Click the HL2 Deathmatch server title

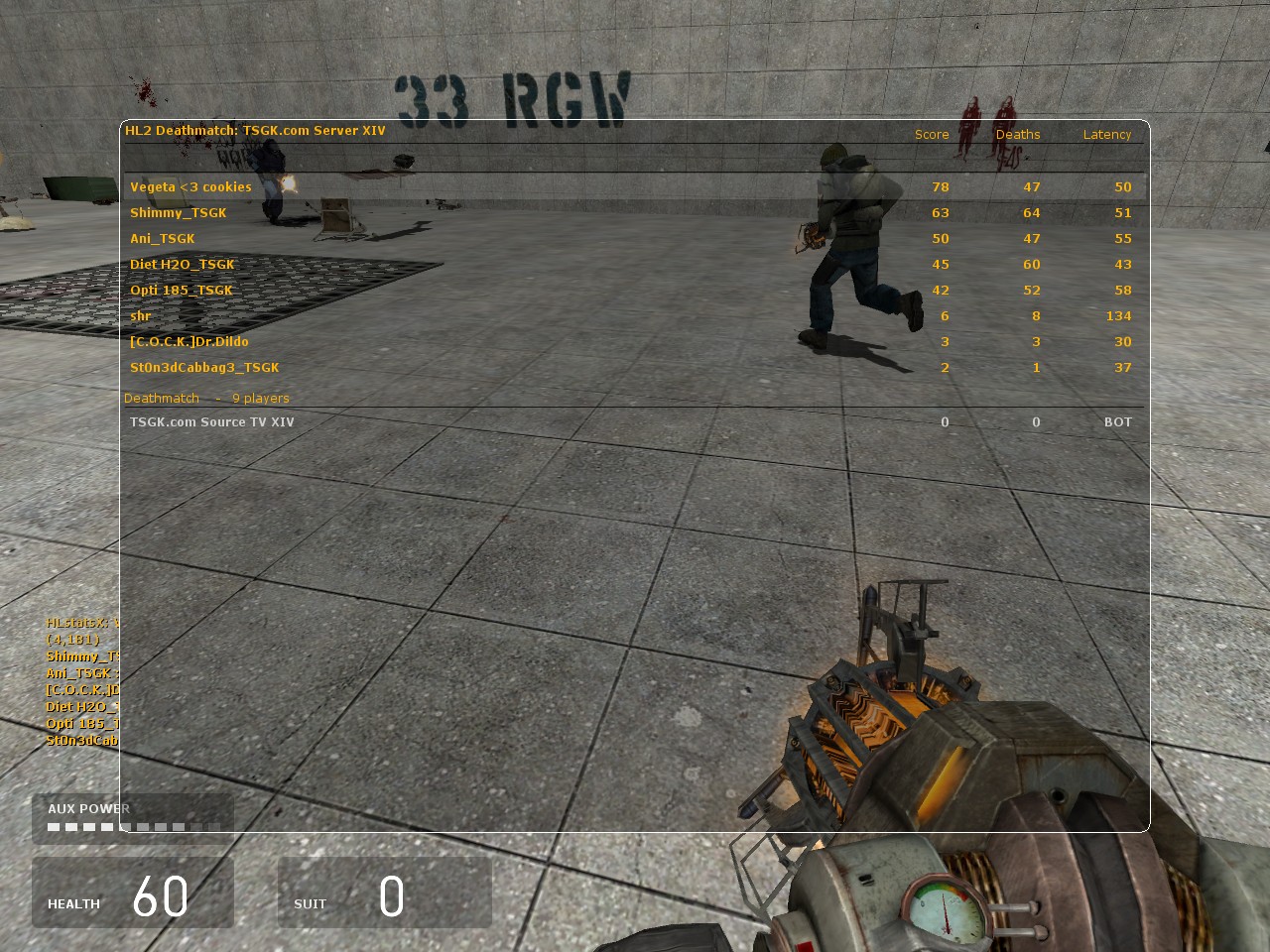254,130
